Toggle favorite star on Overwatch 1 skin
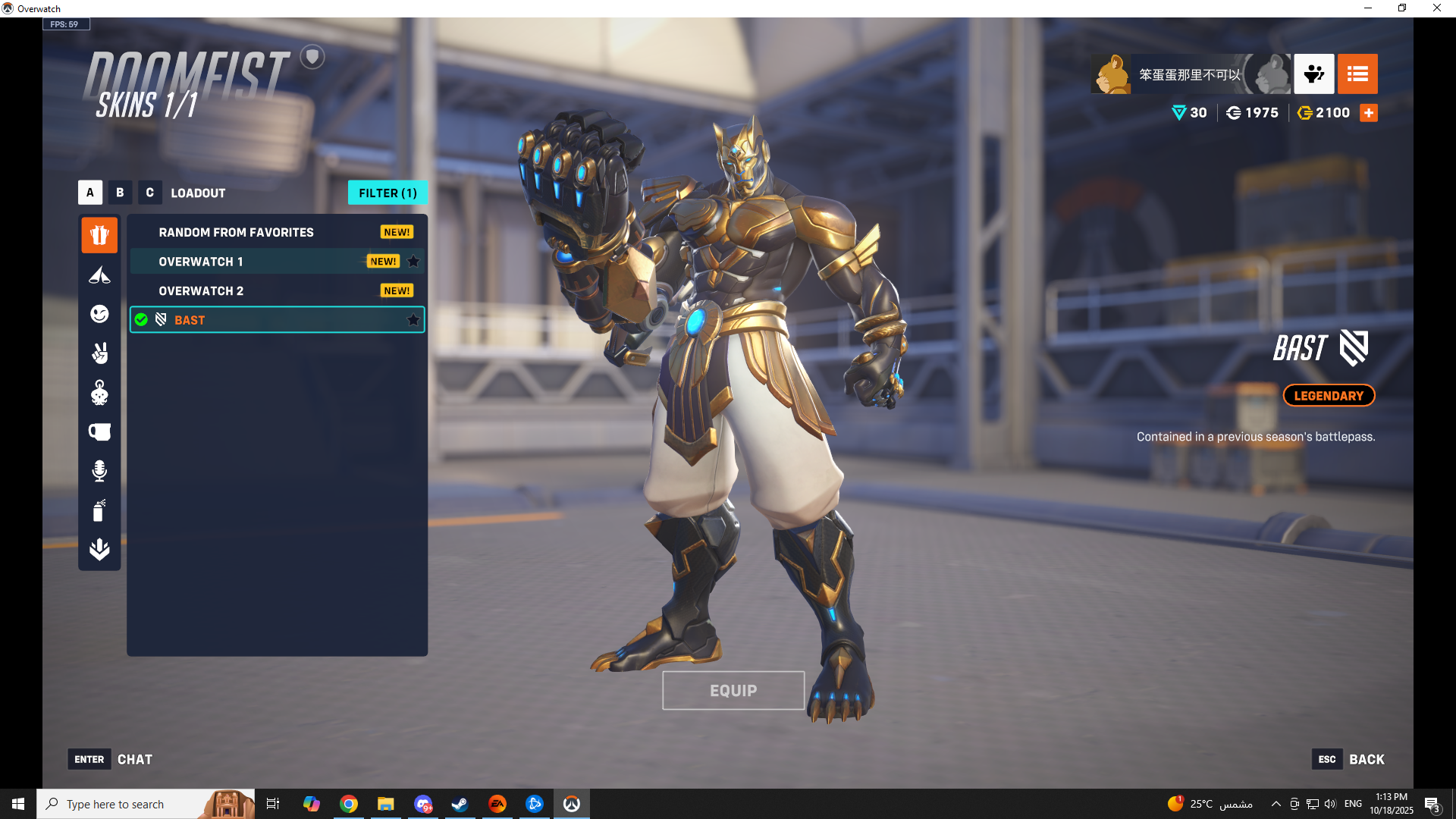The image size is (1456, 819). point(413,262)
